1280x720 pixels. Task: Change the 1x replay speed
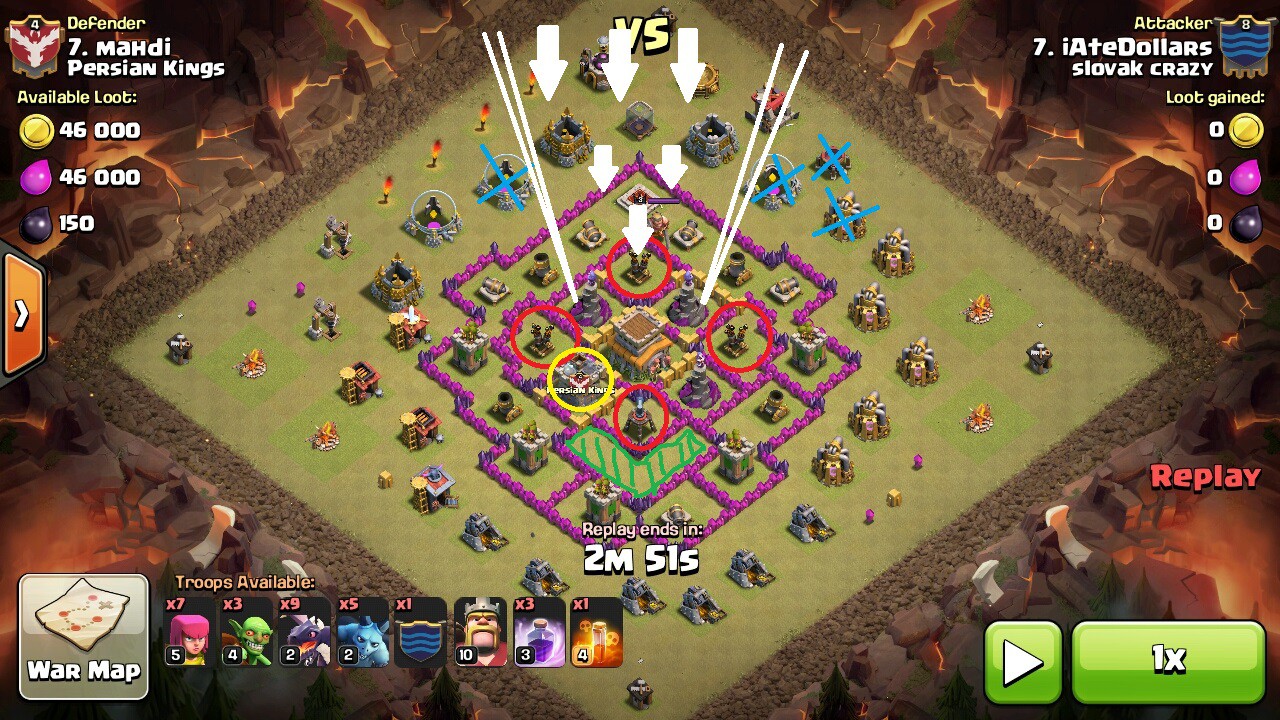click(1168, 661)
